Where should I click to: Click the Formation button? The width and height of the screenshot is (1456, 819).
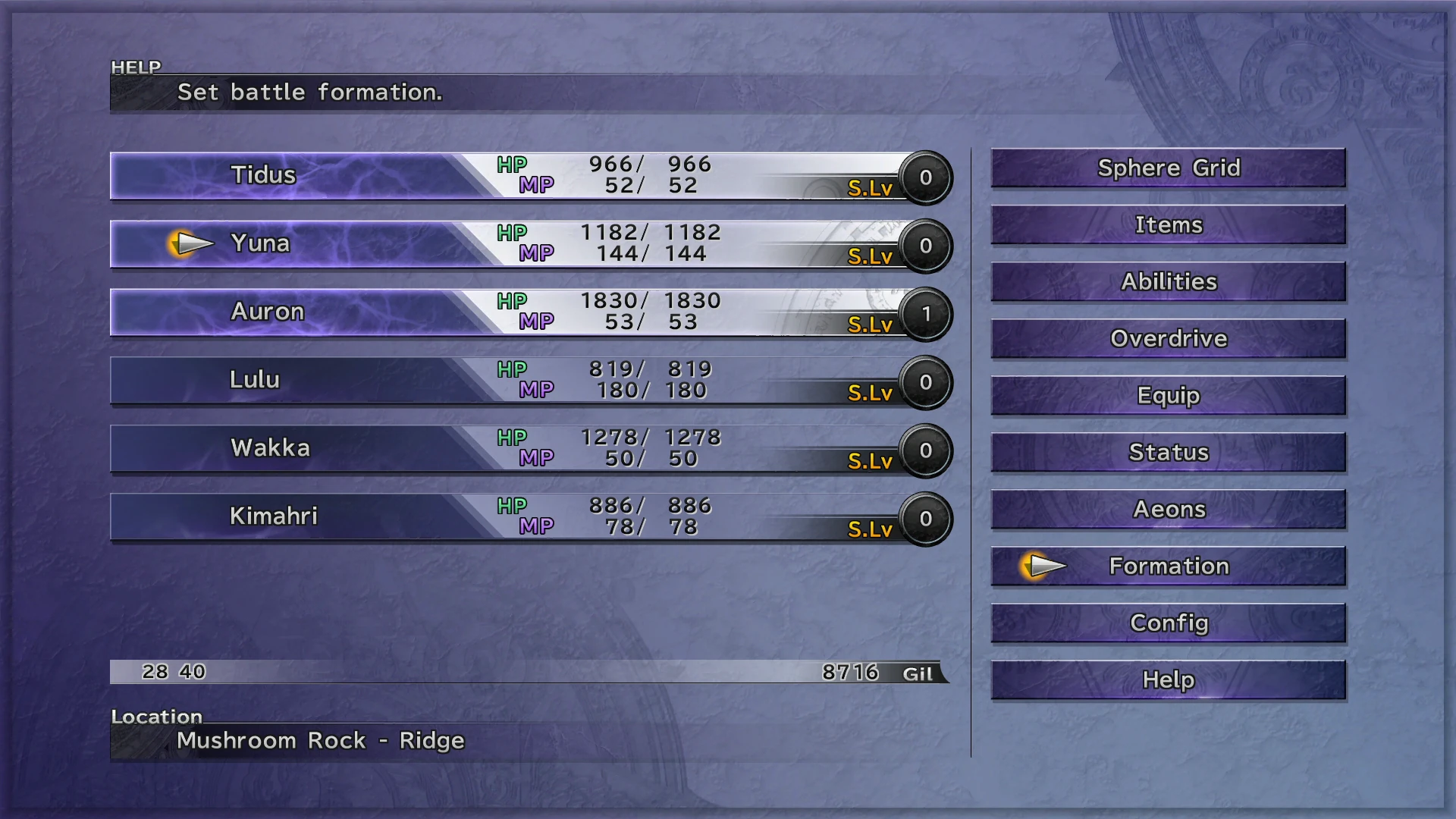[x=1168, y=566]
